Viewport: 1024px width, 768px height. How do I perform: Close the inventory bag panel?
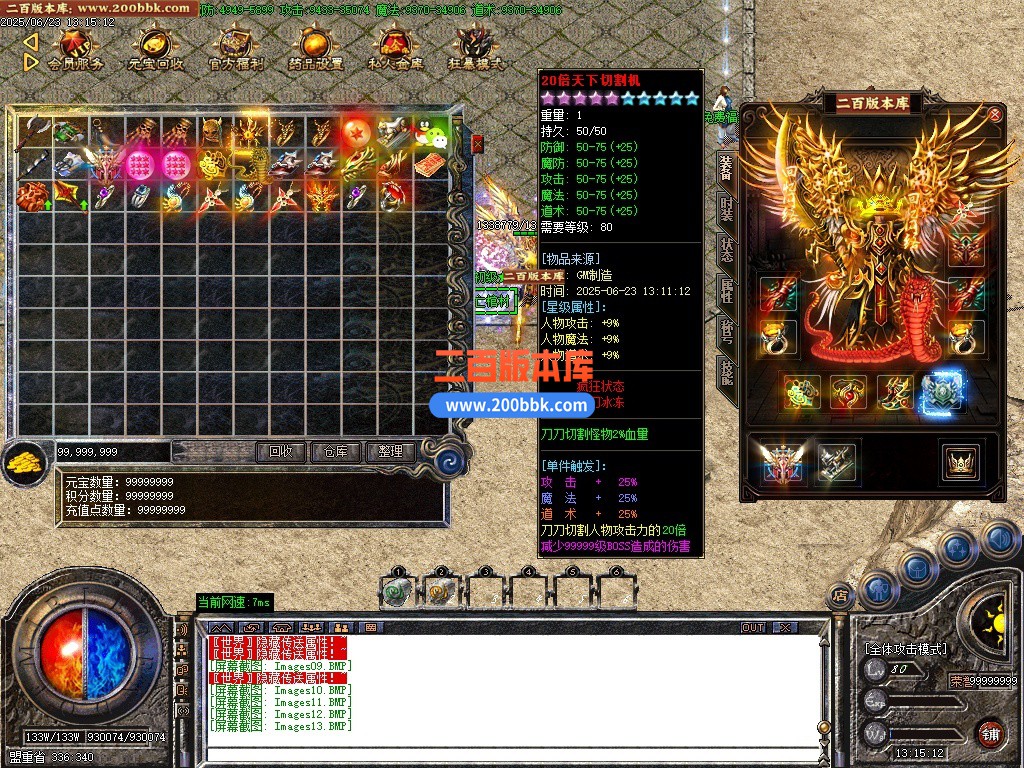click(477, 144)
